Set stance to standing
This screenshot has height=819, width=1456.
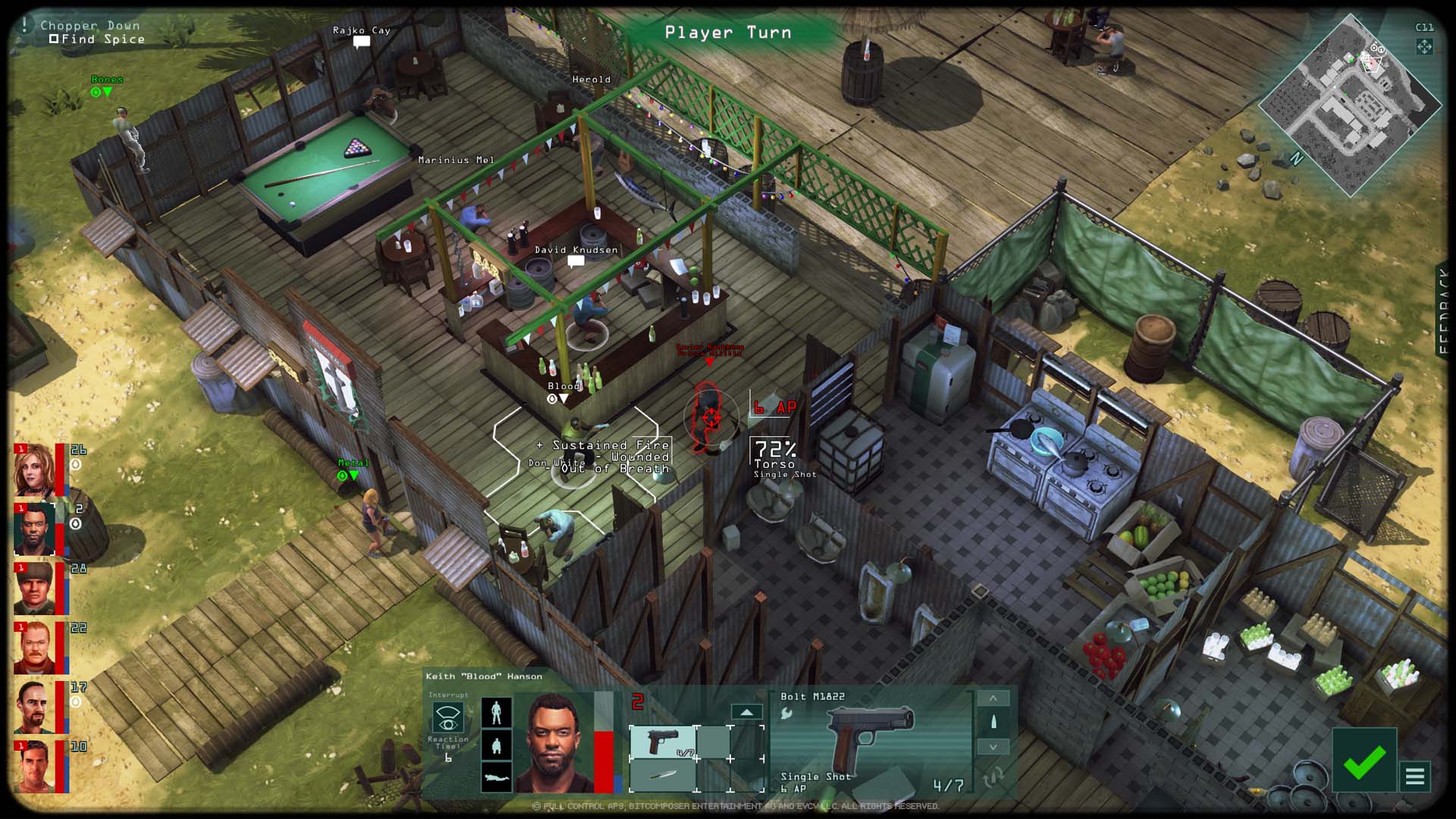[x=497, y=712]
